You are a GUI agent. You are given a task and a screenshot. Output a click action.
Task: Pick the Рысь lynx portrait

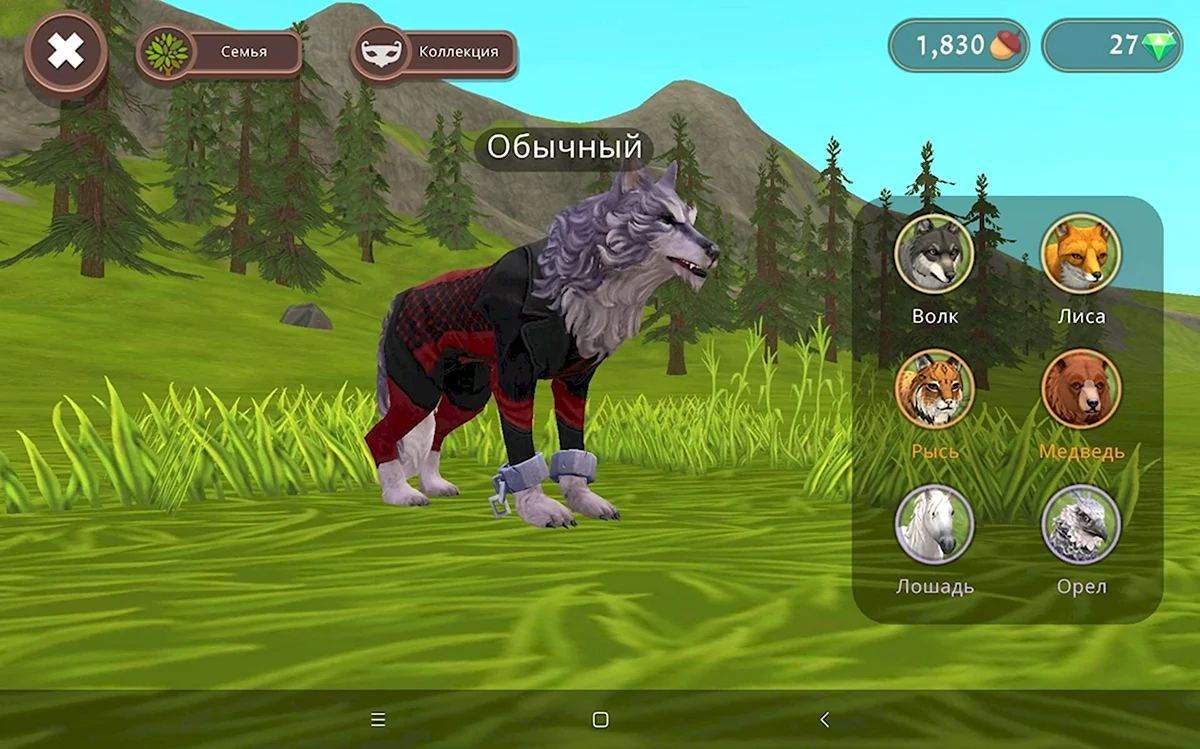[934, 389]
